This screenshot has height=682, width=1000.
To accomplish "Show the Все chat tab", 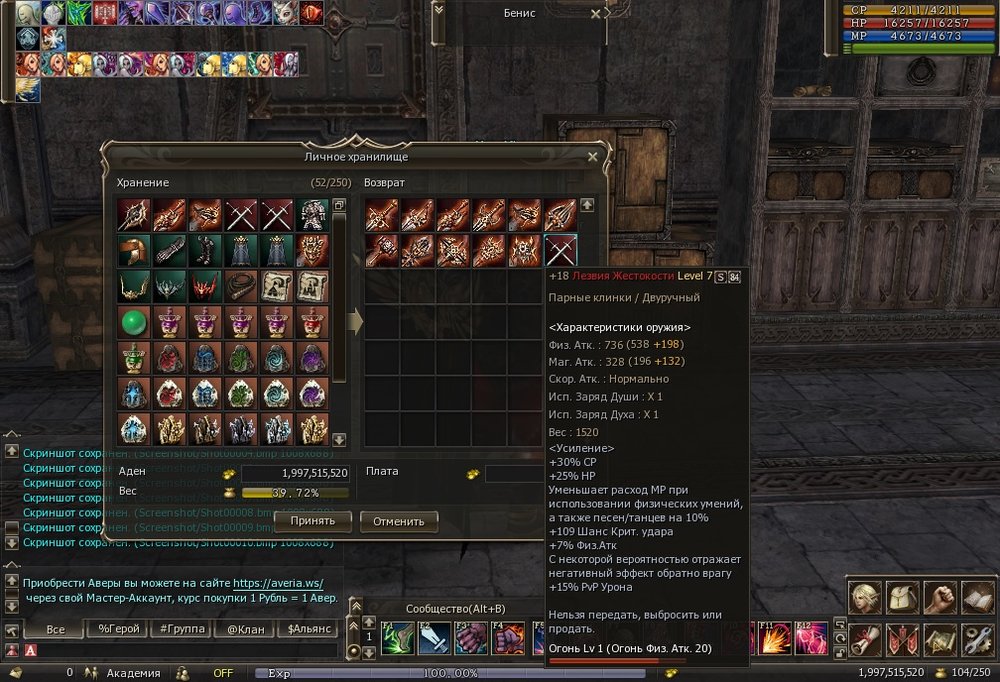I will coord(56,629).
